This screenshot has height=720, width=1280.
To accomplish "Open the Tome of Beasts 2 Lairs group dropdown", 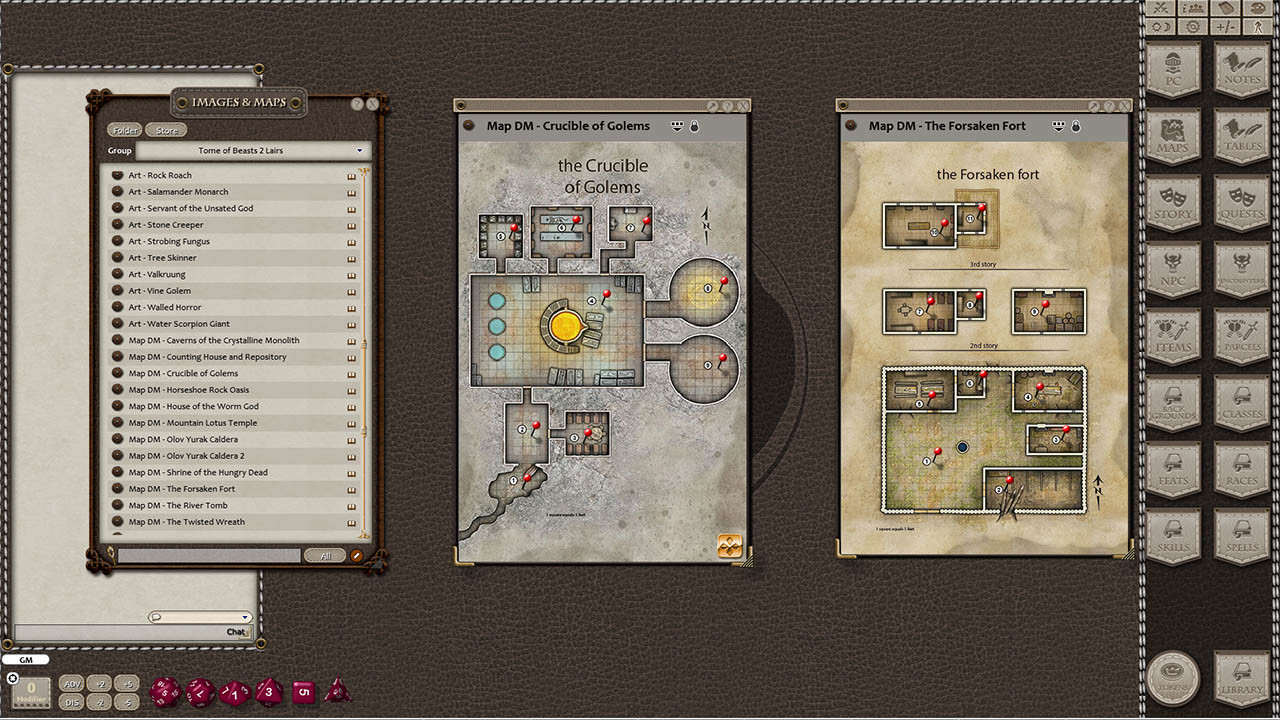I will coord(250,150).
